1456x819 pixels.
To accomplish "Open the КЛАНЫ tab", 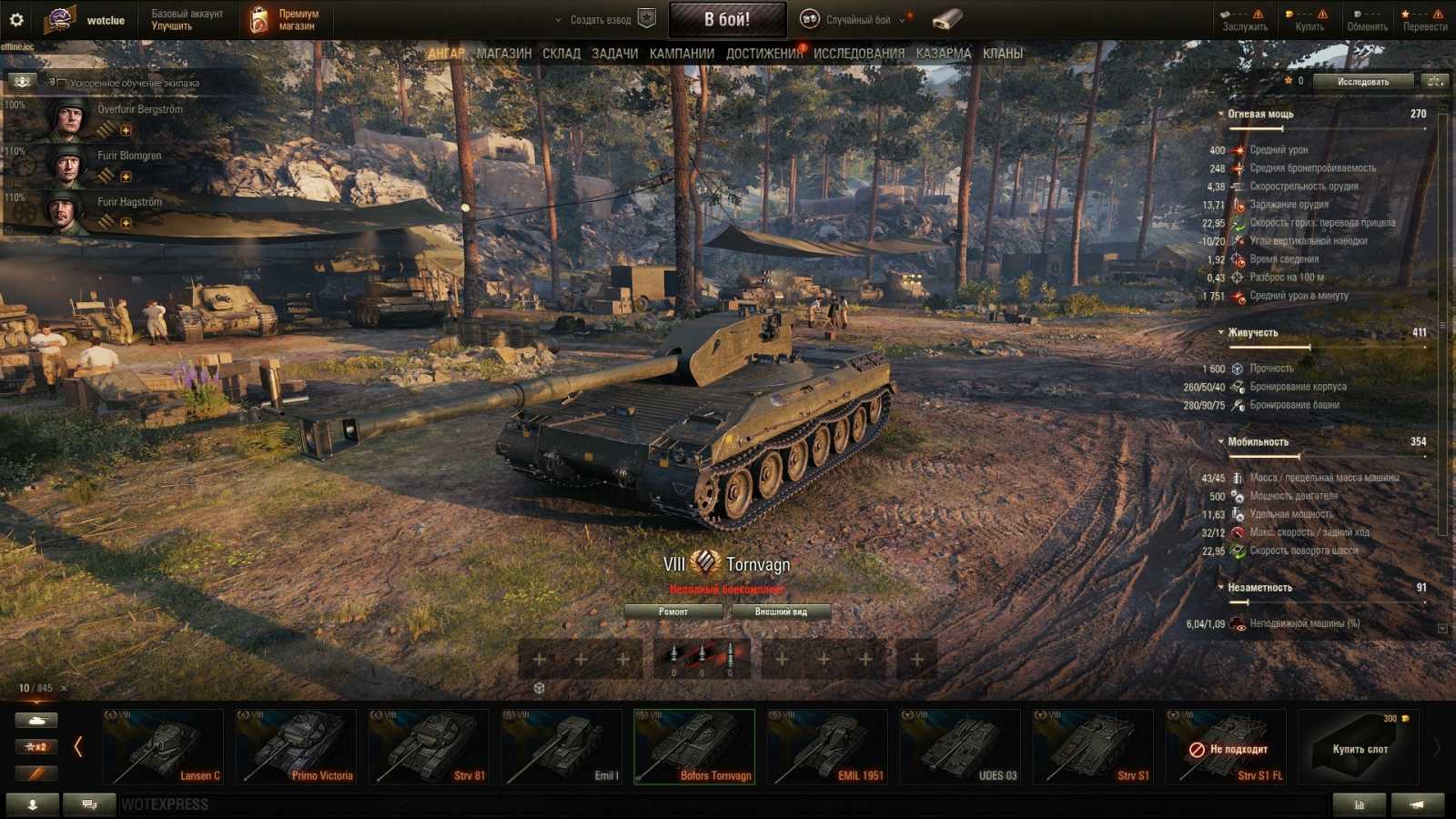I will pos(1003,54).
